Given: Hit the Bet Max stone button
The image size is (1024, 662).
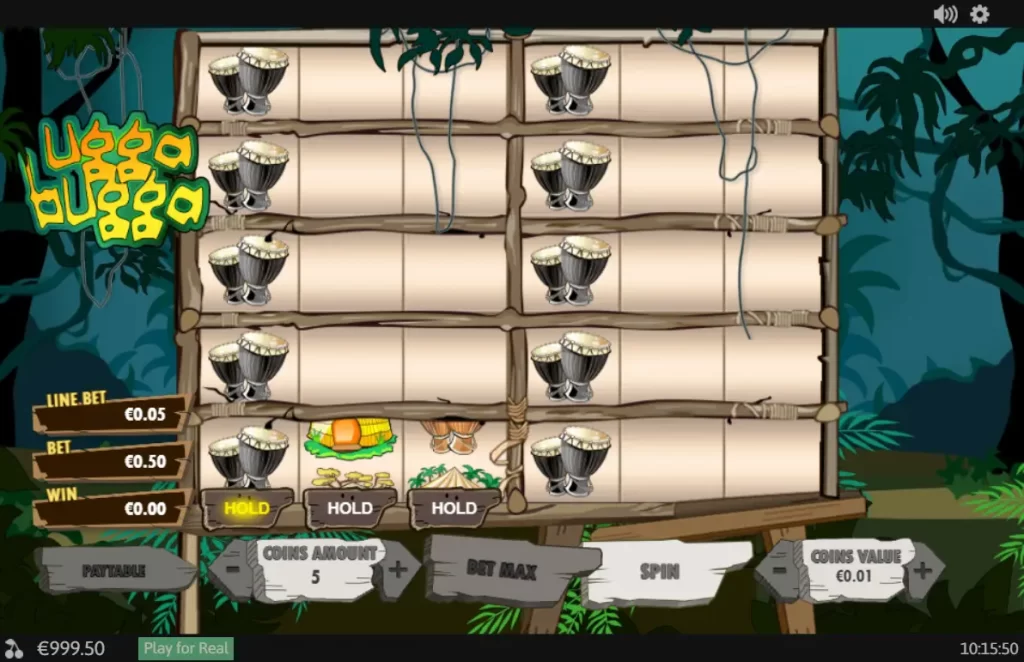Looking at the screenshot, I should pos(501,571).
